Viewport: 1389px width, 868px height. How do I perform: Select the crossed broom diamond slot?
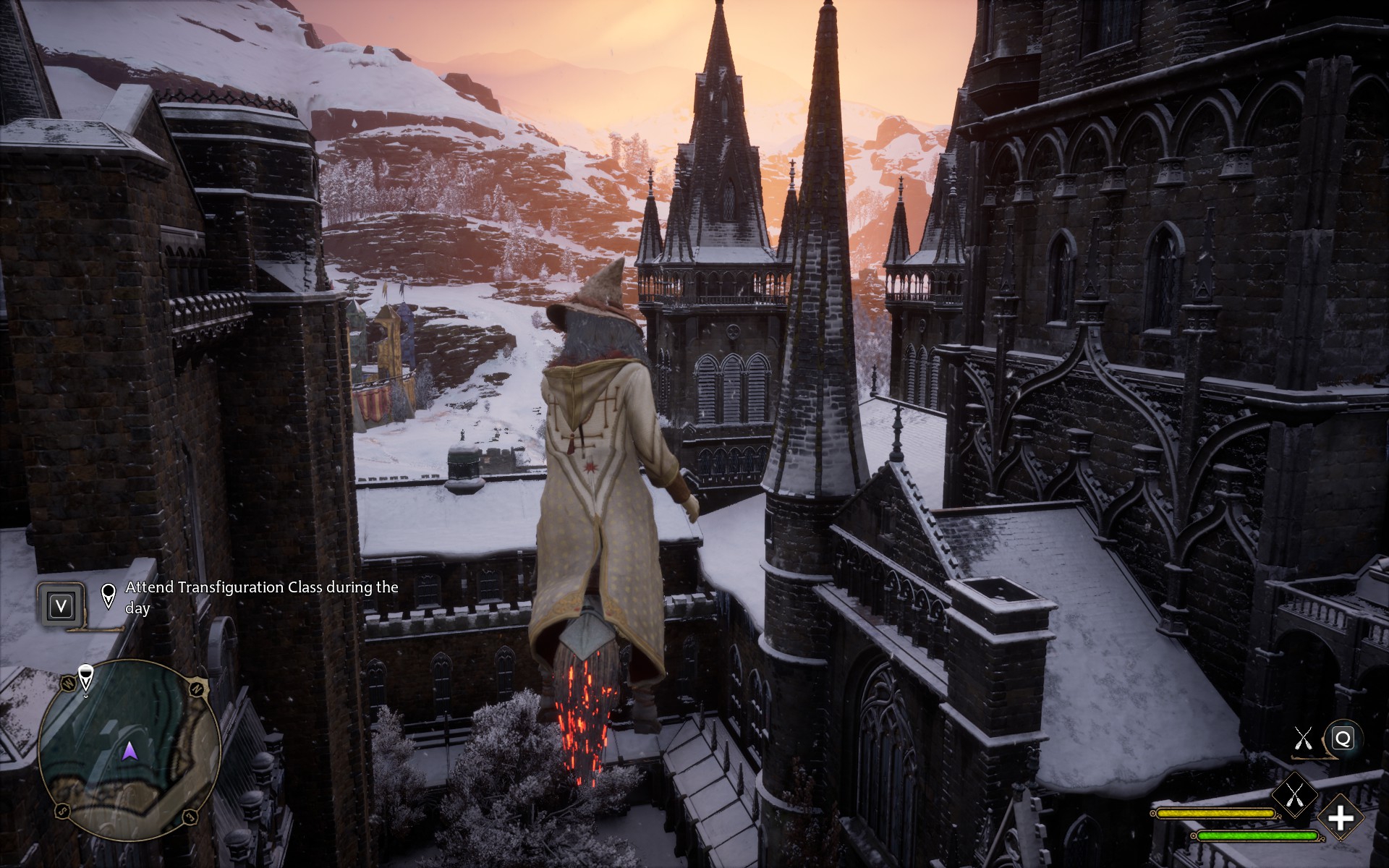click(1294, 795)
